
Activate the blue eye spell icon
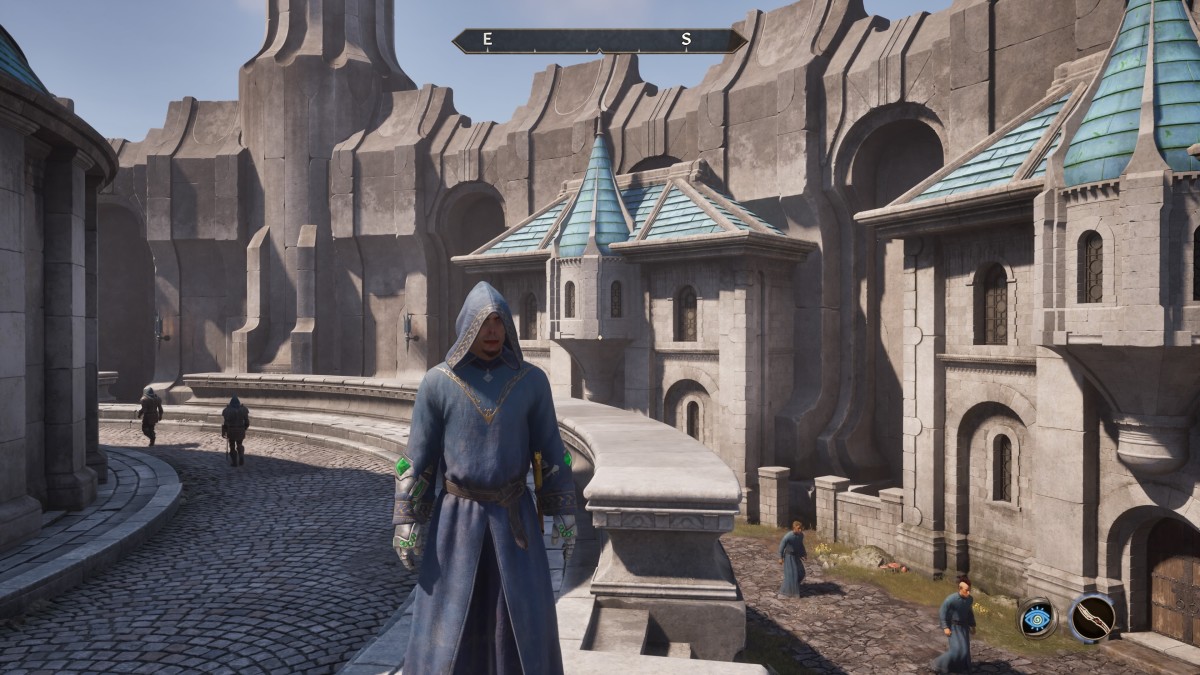pos(1038,618)
